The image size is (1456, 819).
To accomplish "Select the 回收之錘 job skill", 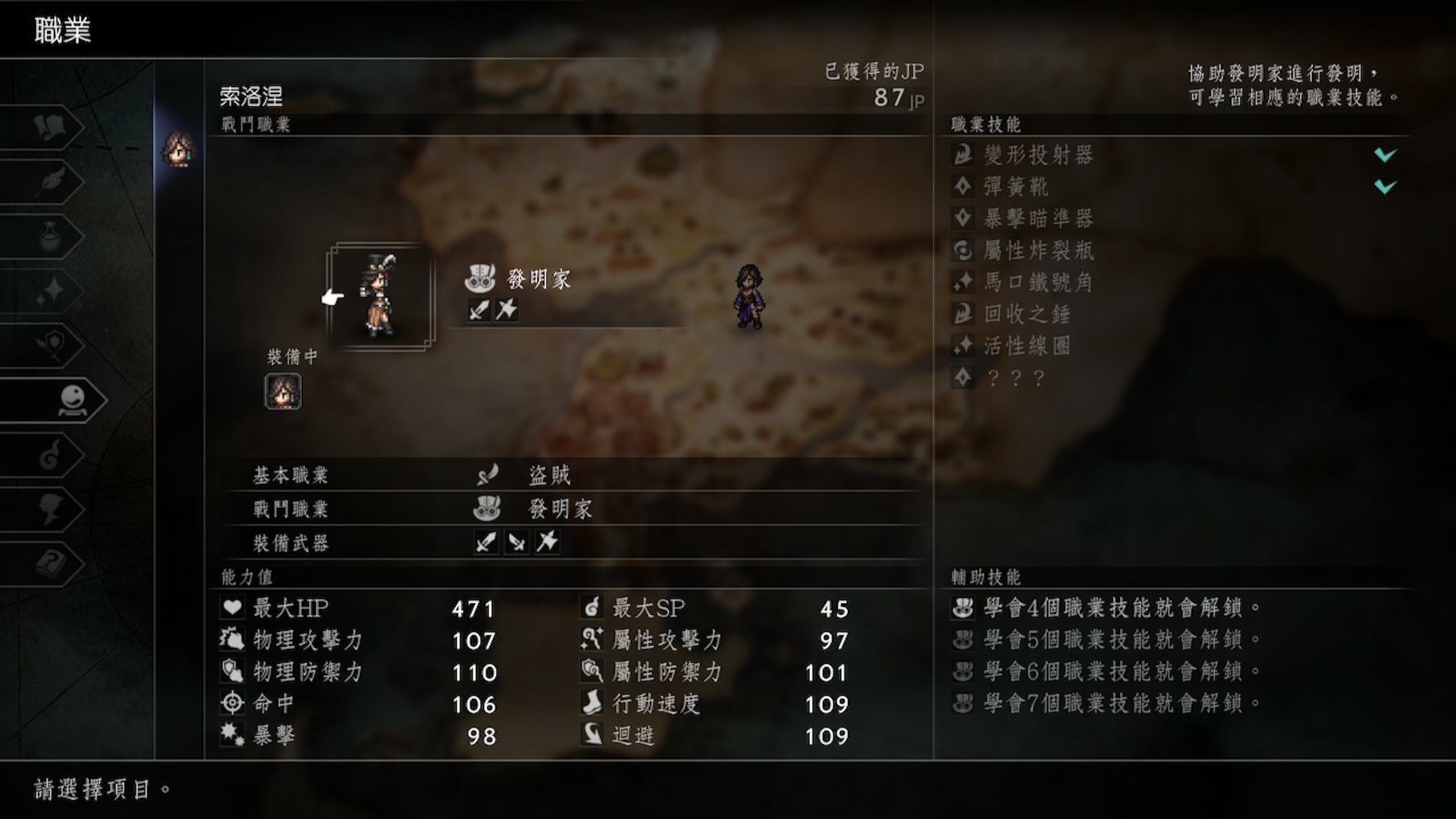I will [1027, 314].
